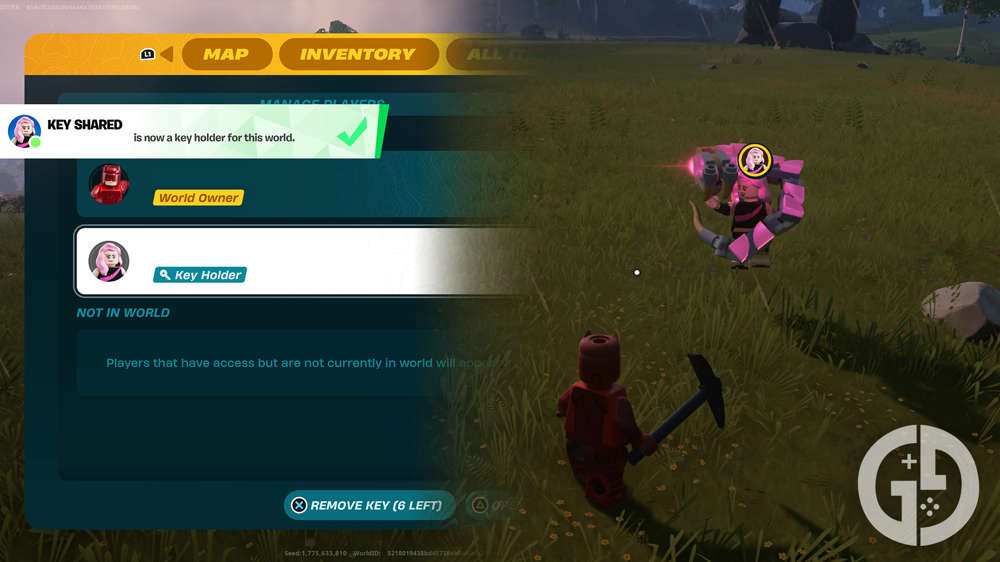The width and height of the screenshot is (1000, 562).
Task: Dismiss the Key Shared notification
Action: pyautogui.click(x=190, y=131)
